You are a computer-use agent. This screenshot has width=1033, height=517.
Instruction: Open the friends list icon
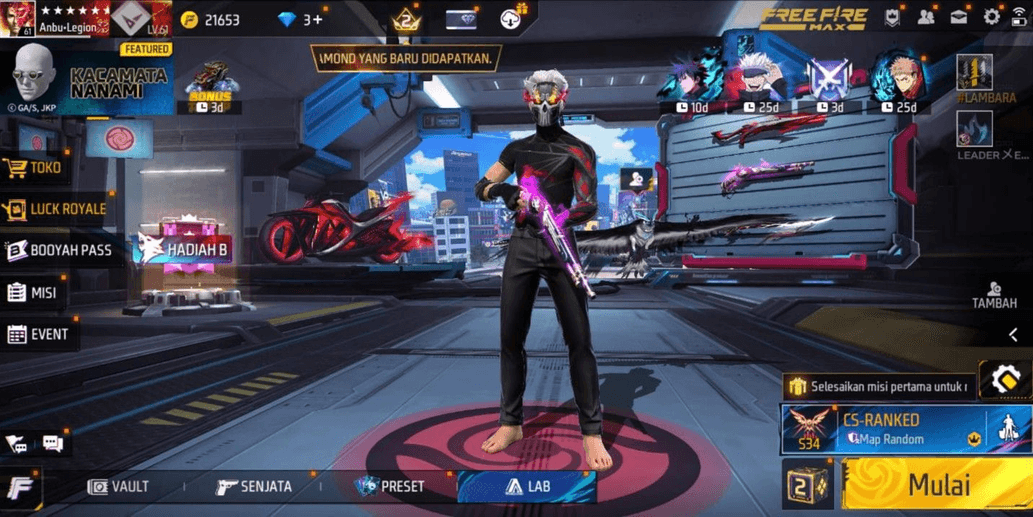coord(926,17)
